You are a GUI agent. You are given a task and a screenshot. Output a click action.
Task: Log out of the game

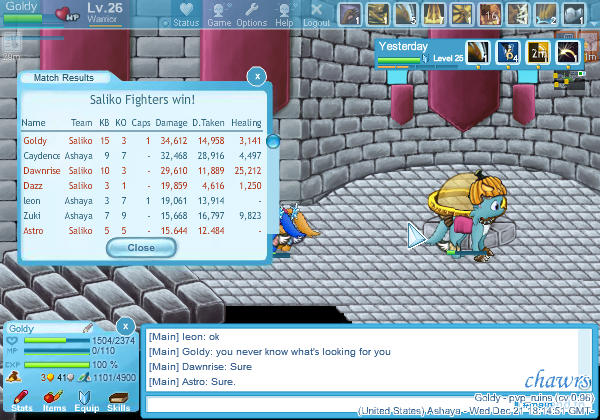(x=316, y=16)
